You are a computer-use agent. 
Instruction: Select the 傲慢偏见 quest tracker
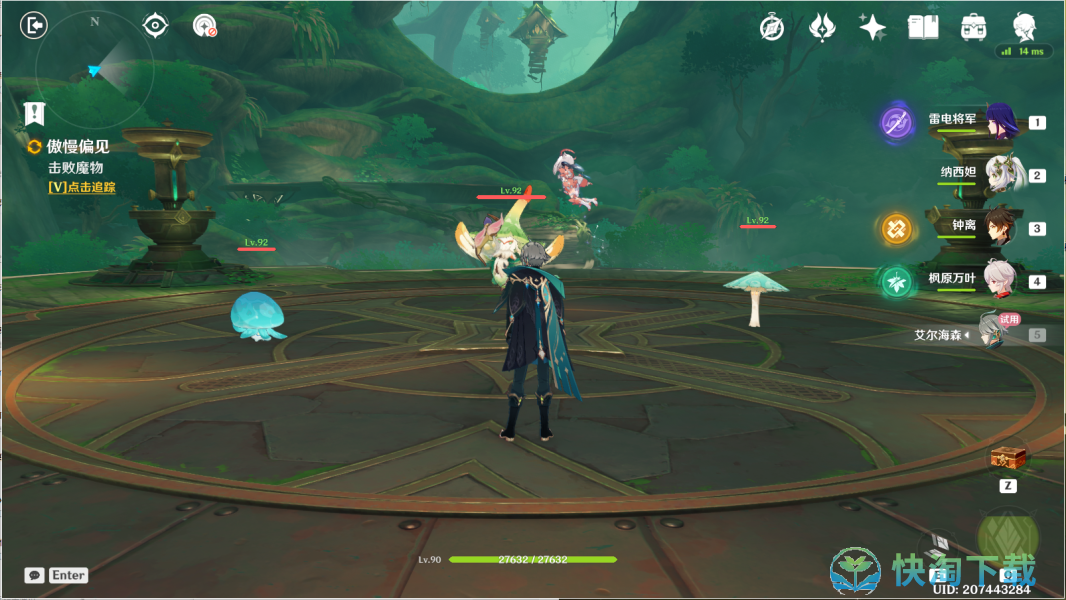pos(77,147)
